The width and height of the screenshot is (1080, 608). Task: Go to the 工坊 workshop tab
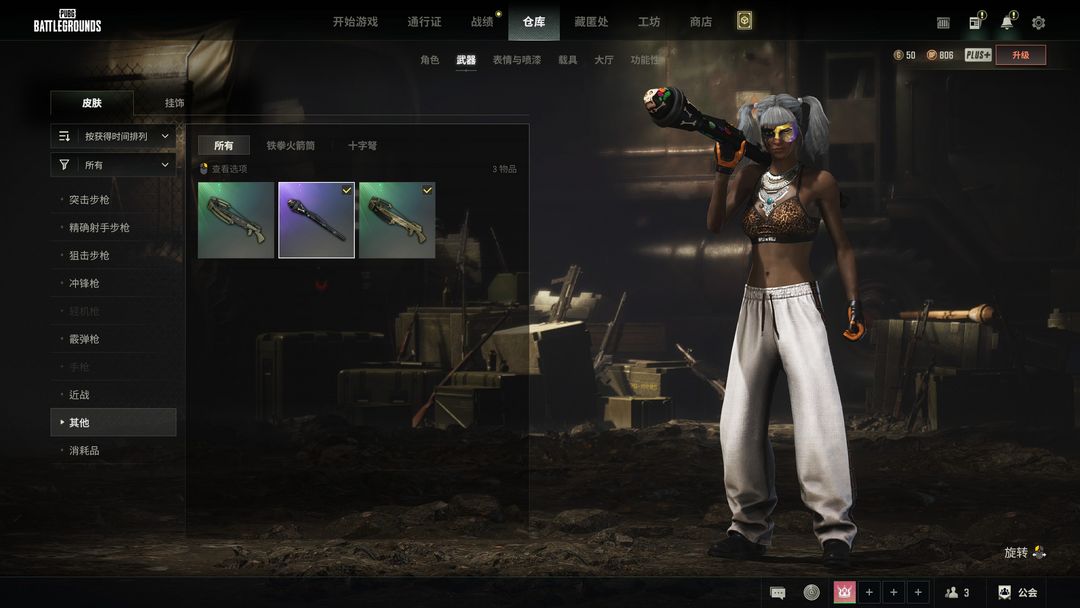pyautogui.click(x=649, y=22)
